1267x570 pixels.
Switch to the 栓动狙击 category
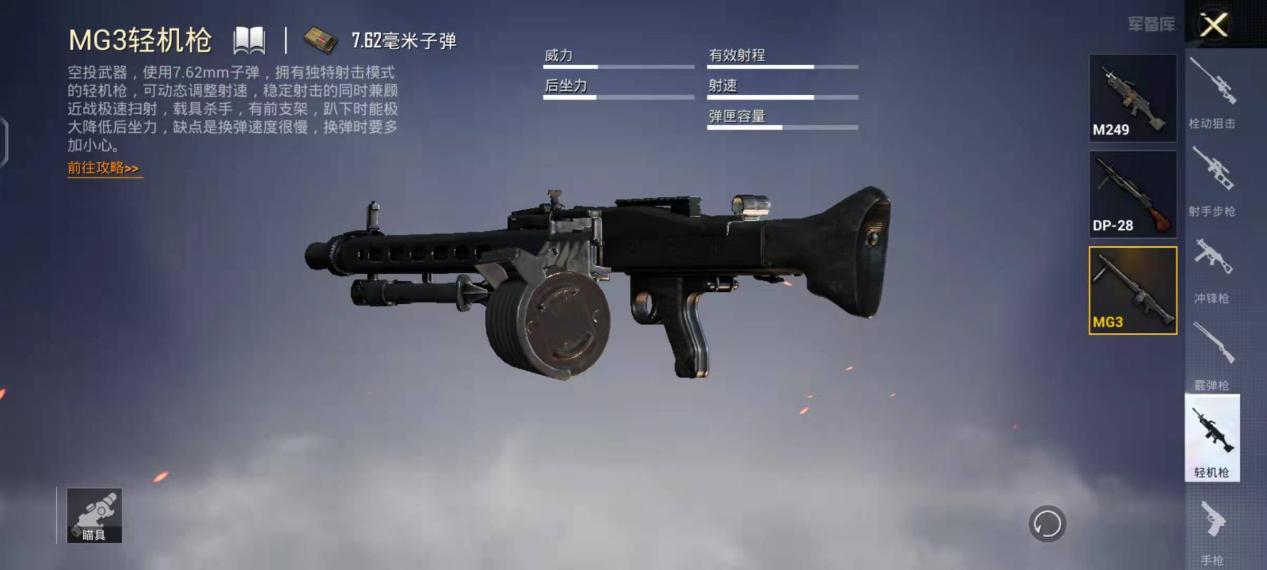[x=1212, y=92]
